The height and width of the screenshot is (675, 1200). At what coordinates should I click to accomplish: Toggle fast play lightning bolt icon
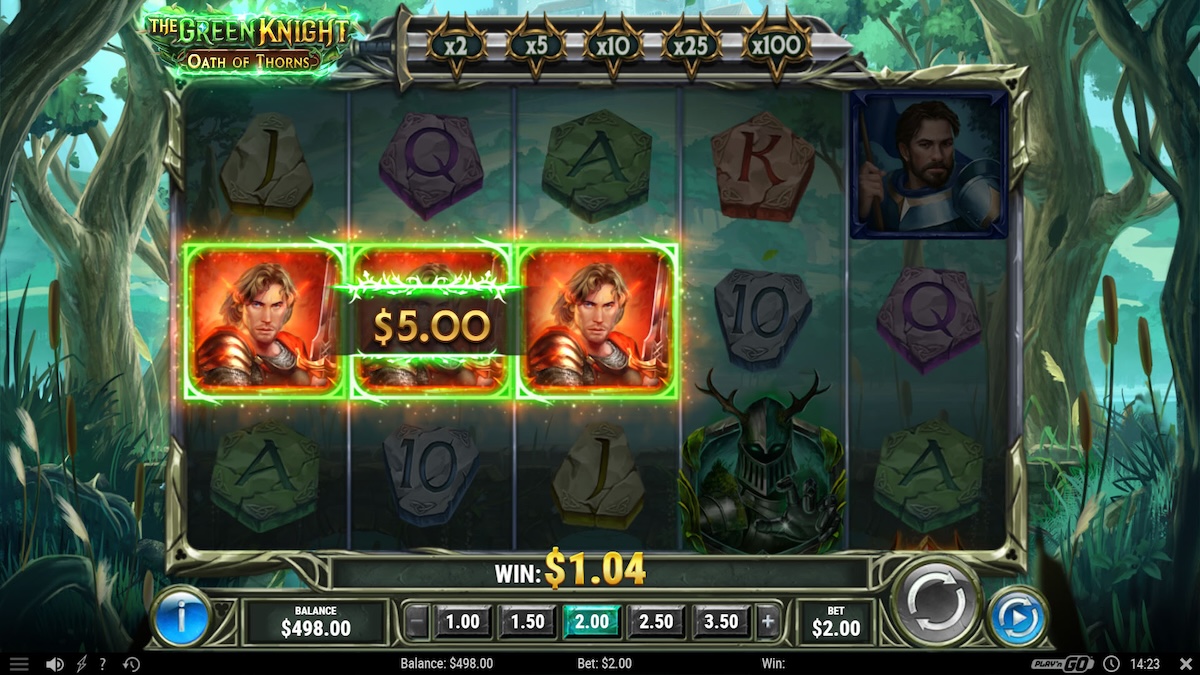pyautogui.click(x=81, y=664)
